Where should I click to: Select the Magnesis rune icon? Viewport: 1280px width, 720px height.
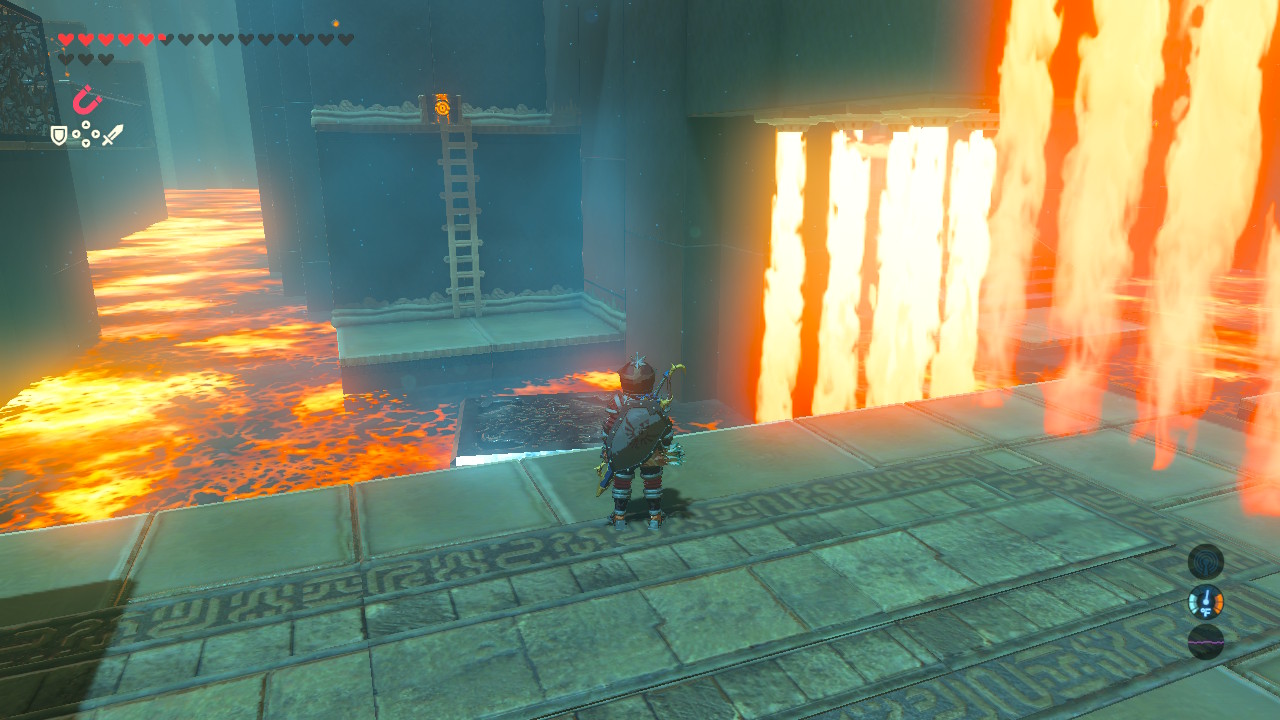[x=86, y=99]
